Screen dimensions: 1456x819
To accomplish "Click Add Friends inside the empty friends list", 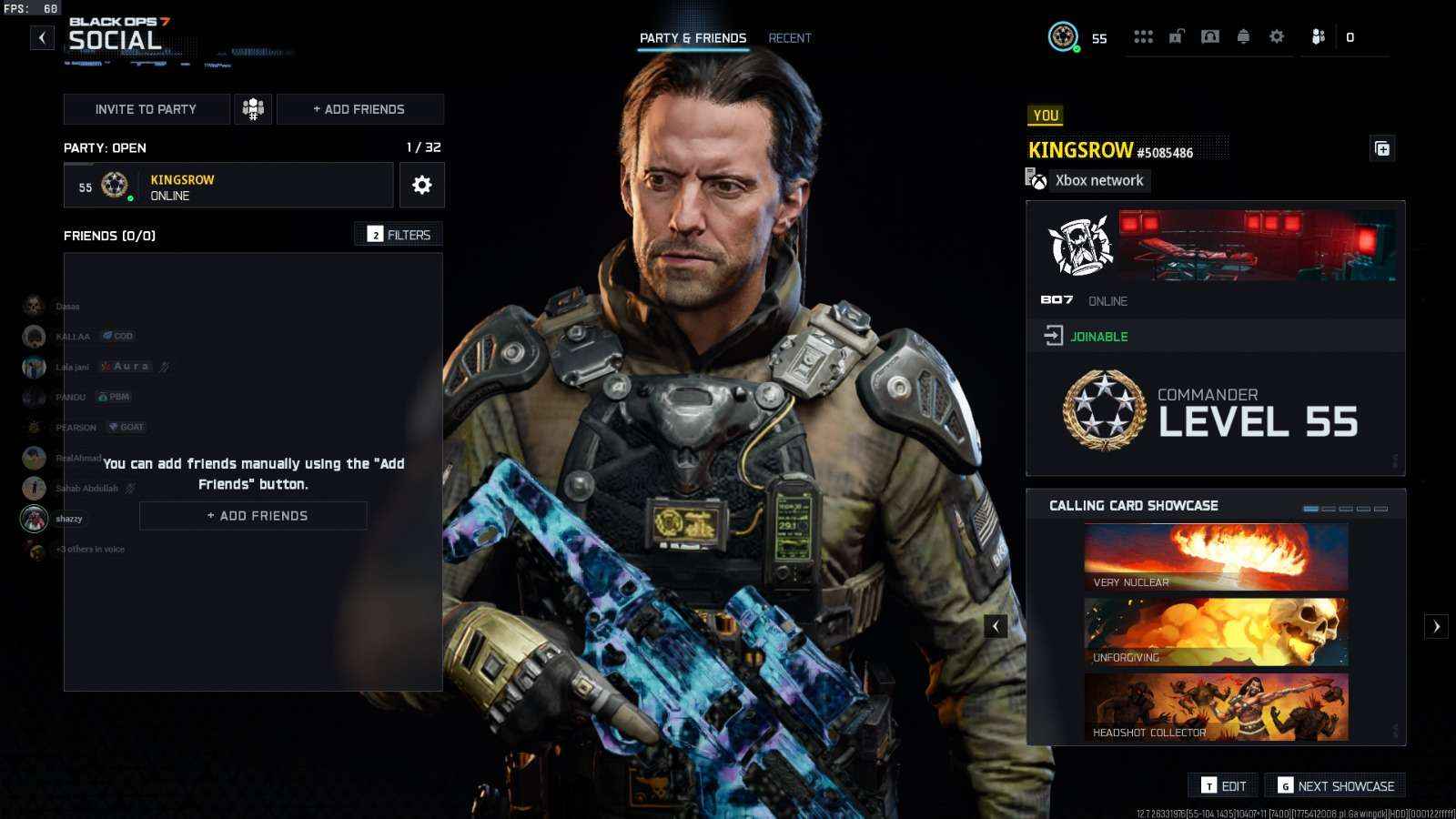I will pyautogui.click(x=253, y=516).
